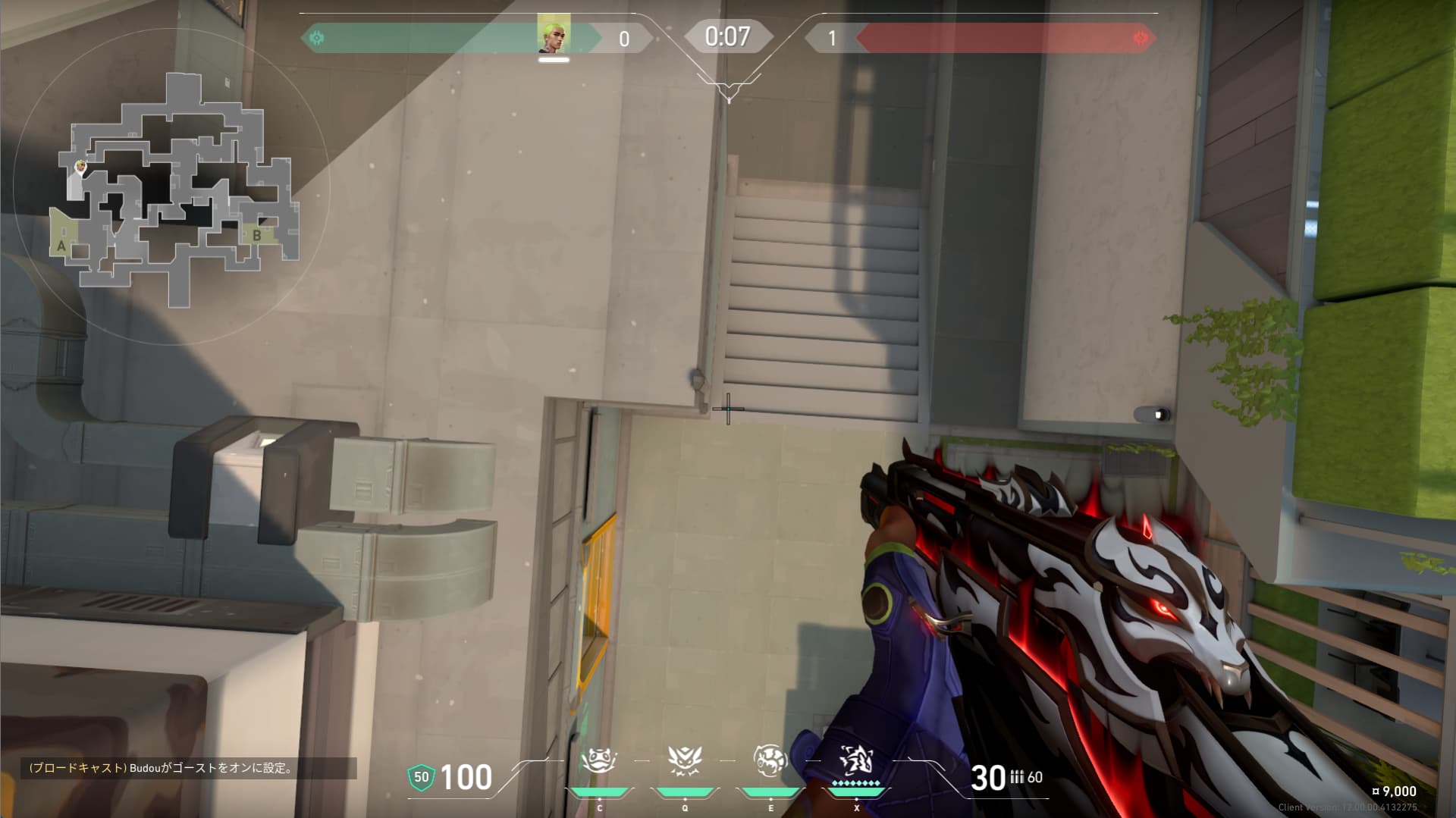Click the minimap in the corner
The image size is (1456, 818).
[173, 188]
